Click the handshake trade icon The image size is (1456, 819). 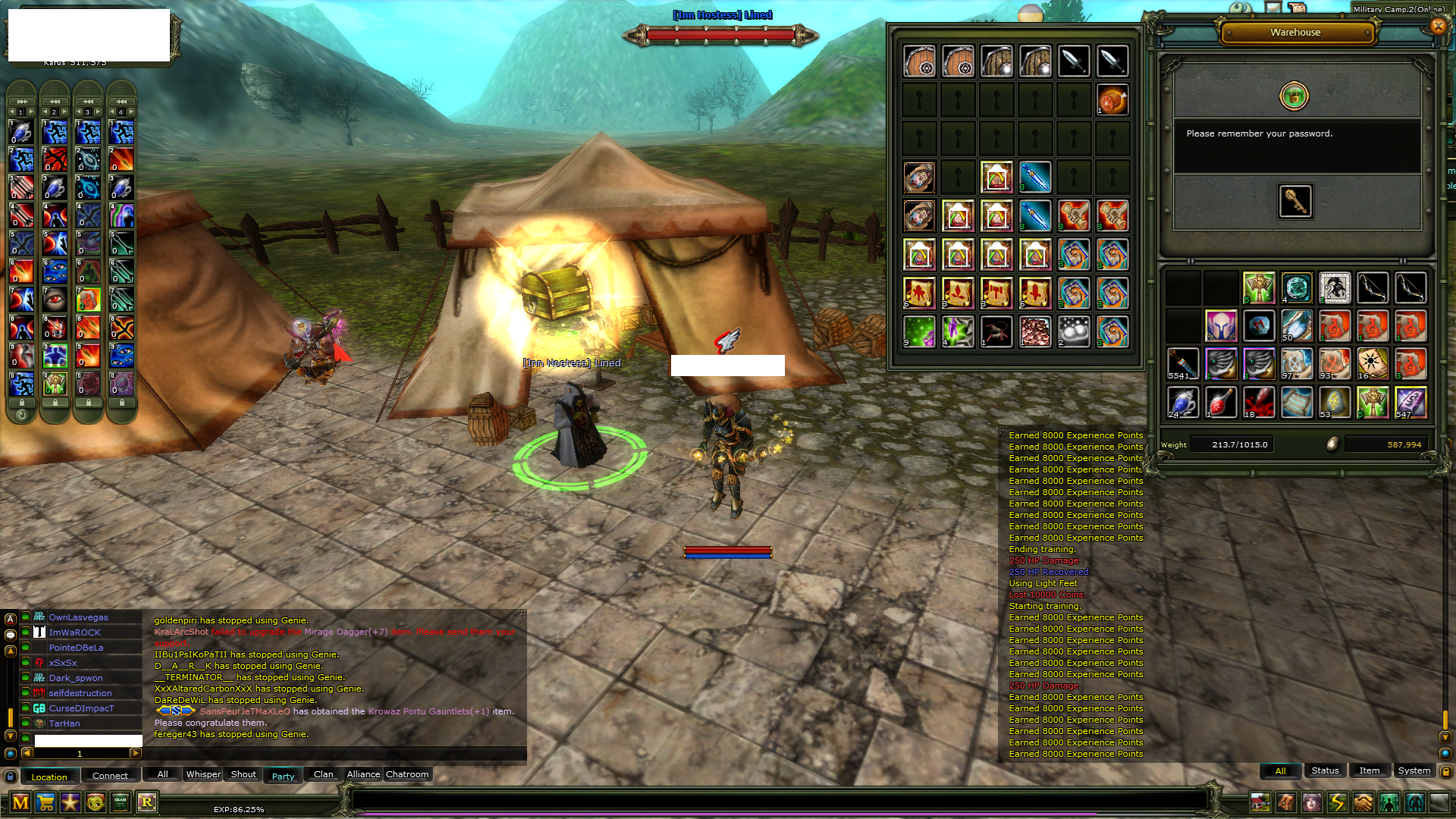[1363, 802]
